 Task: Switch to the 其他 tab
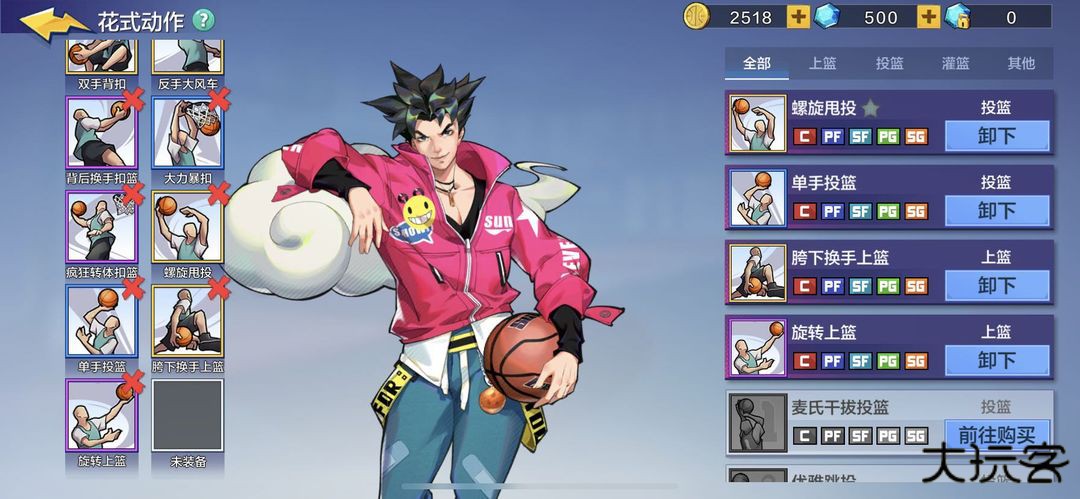[1021, 63]
